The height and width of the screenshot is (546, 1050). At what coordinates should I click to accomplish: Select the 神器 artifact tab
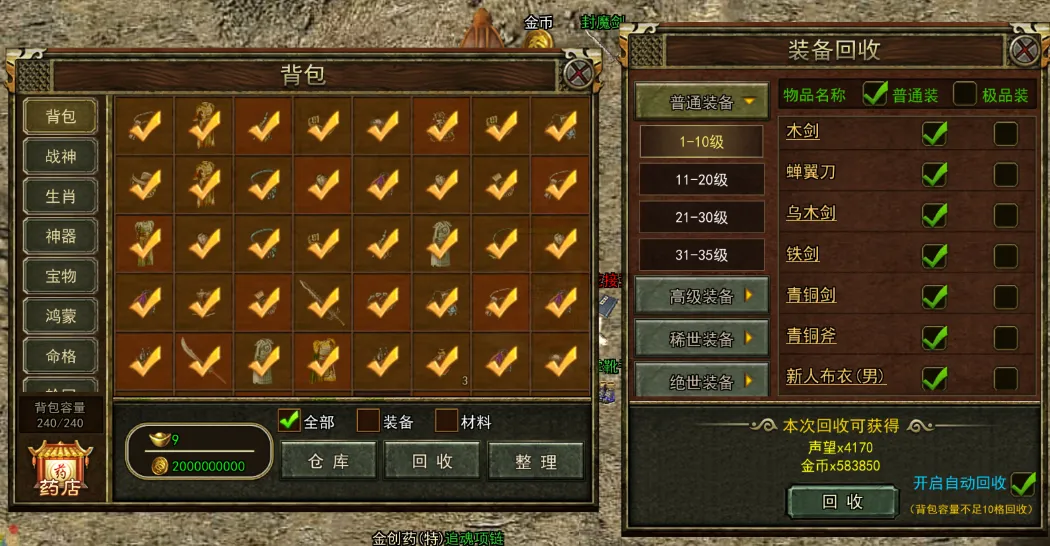pyautogui.click(x=60, y=237)
